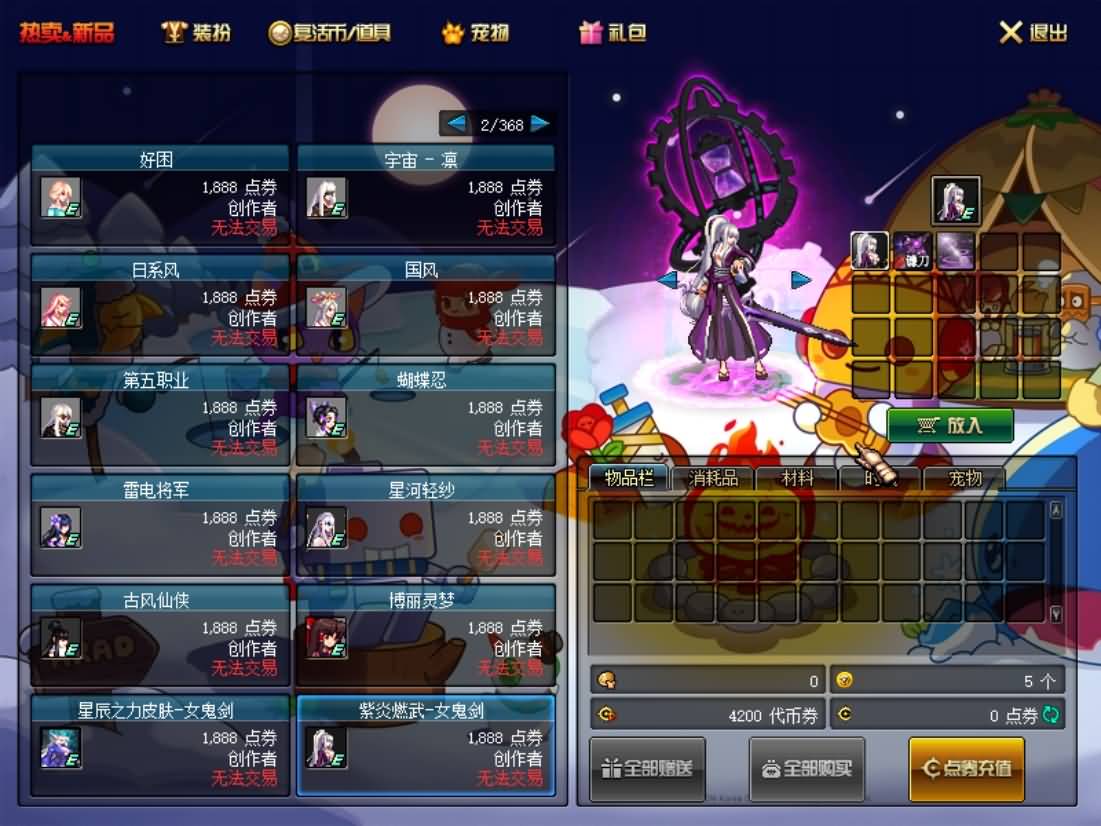Screen dimensions: 1101x826
Task: Open the 礼包 gift pack category
Action: tap(613, 32)
